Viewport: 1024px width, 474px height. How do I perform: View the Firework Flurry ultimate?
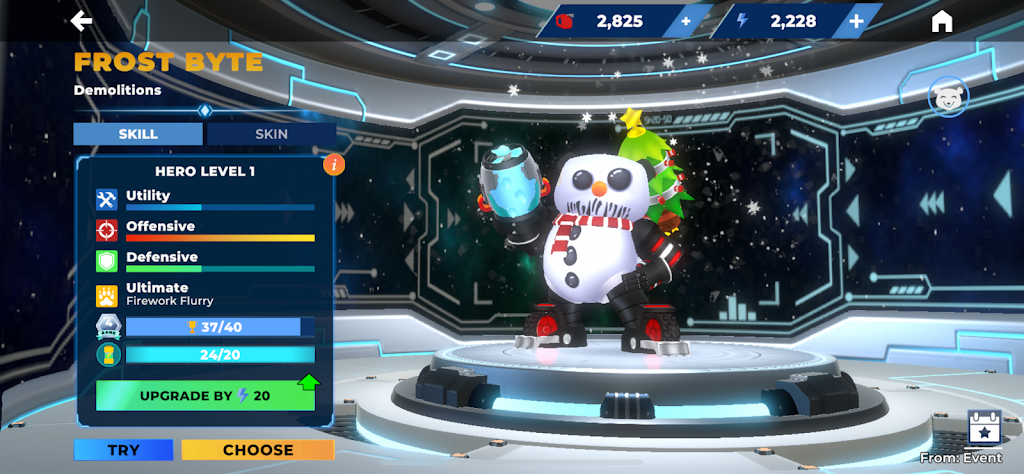[205, 294]
